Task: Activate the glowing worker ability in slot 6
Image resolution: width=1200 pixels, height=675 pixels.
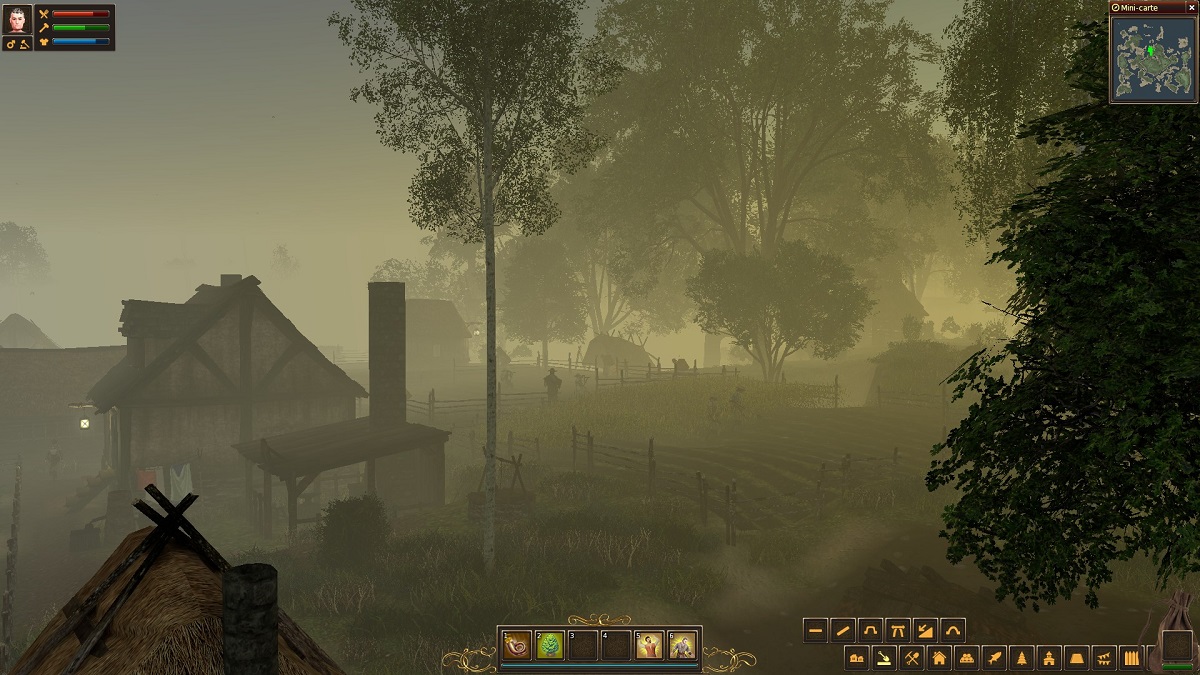Action: (x=682, y=645)
